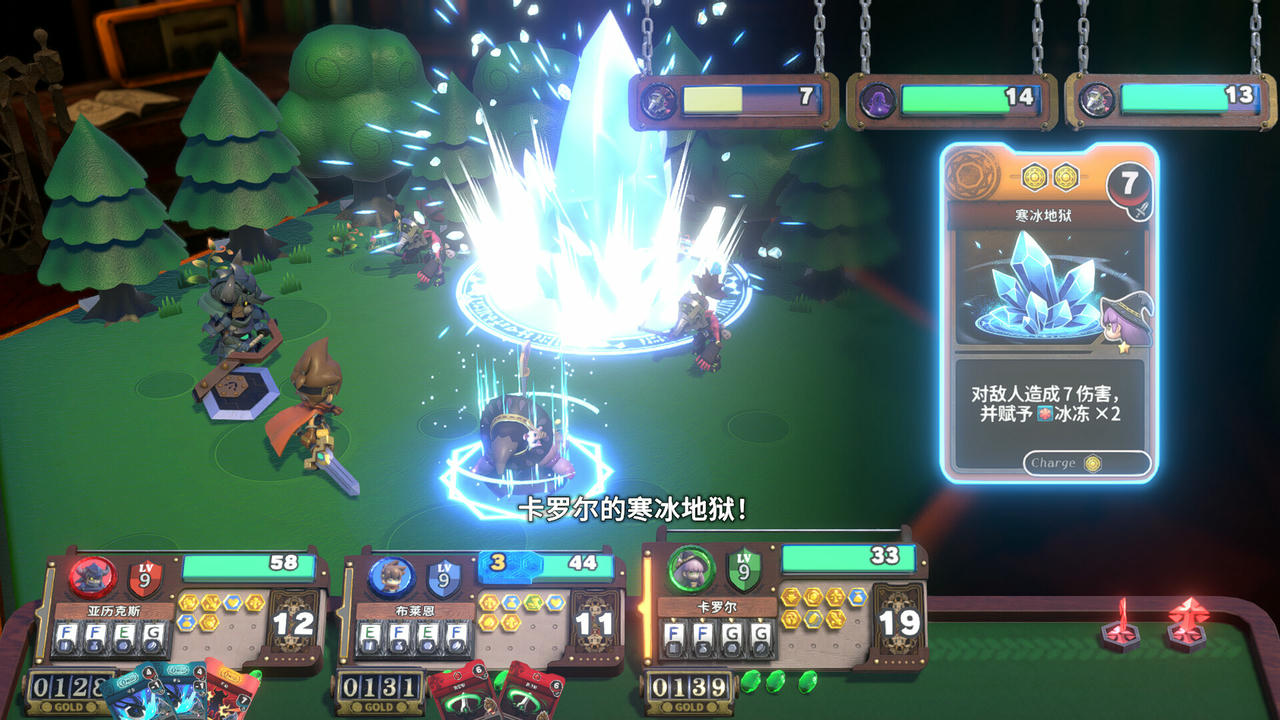This screenshot has height=720, width=1280.
Task: Click the enemy portrait on the 7 HP bar
Action: (656, 99)
